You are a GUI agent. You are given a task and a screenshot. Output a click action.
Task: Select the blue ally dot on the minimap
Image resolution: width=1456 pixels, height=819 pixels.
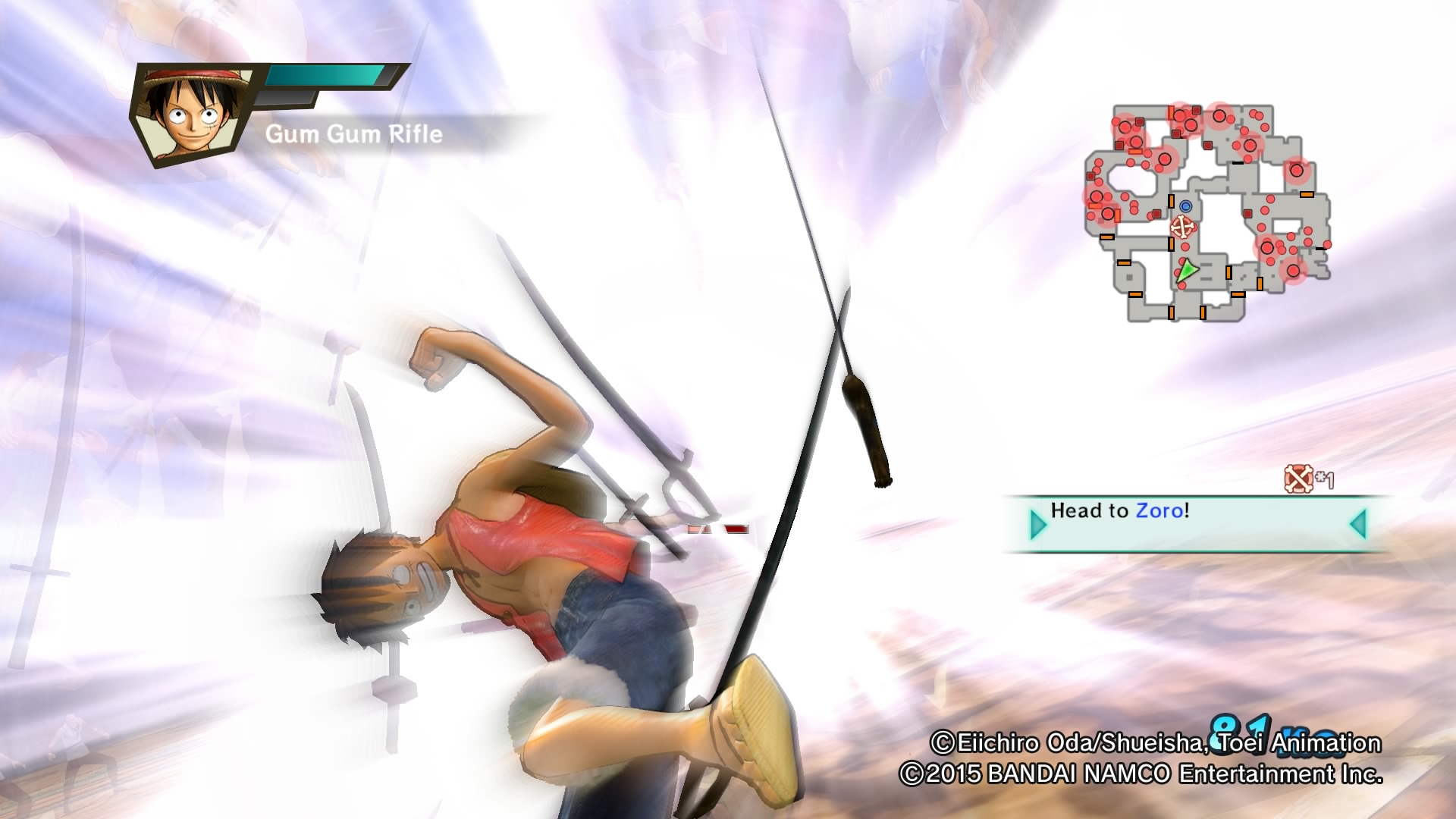[x=1185, y=206]
